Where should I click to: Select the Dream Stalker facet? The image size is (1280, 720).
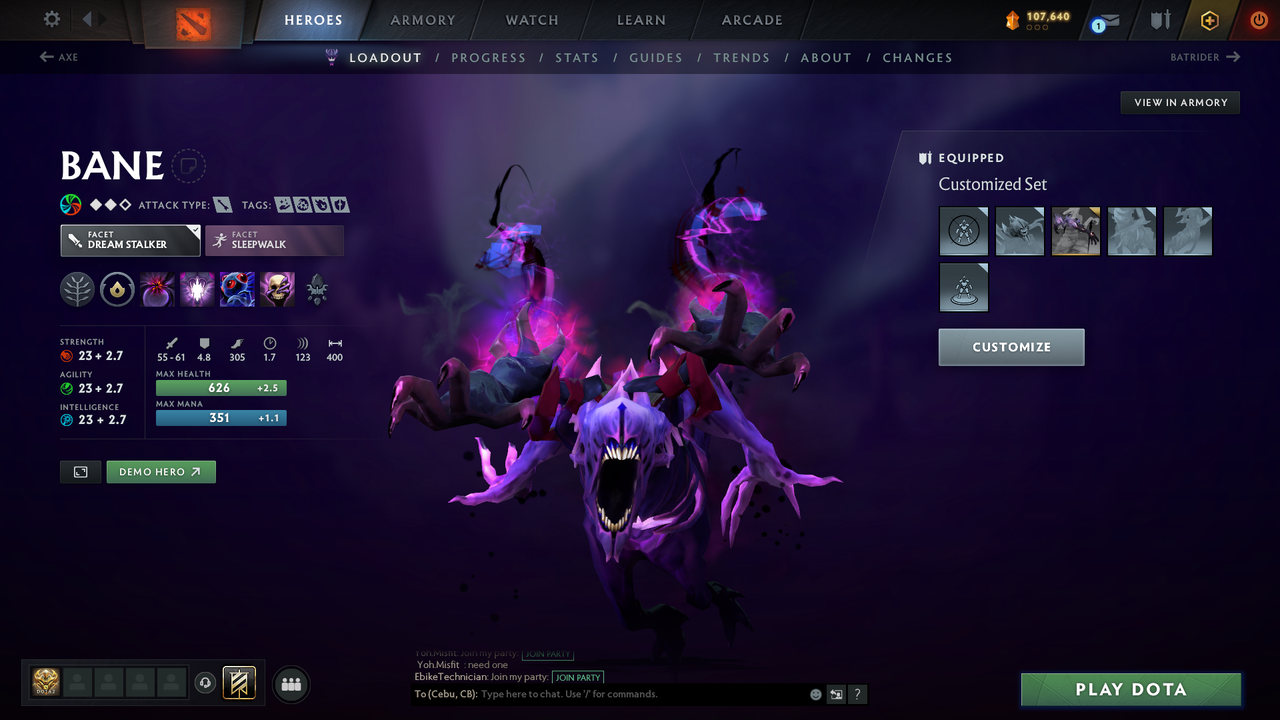[x=129, y=240]
